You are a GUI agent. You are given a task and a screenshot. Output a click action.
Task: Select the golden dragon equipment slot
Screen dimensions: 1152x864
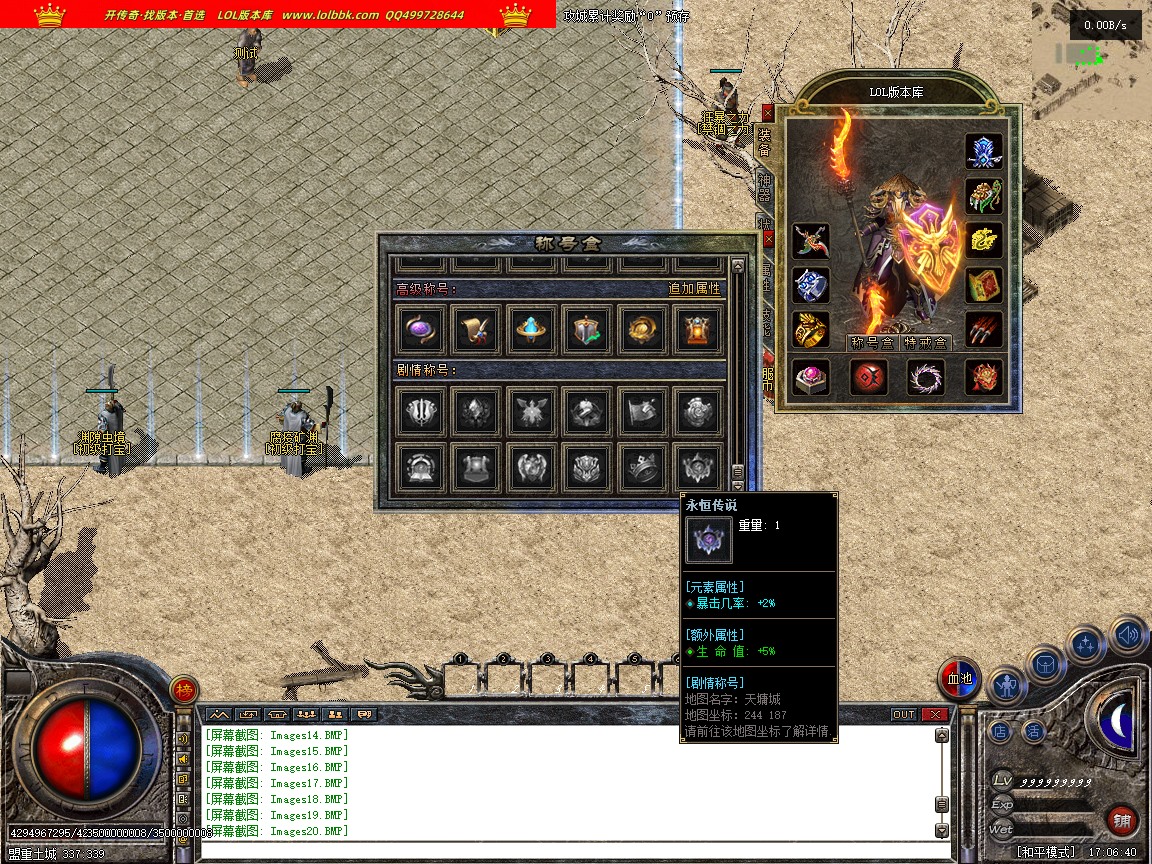pos(984,241)
